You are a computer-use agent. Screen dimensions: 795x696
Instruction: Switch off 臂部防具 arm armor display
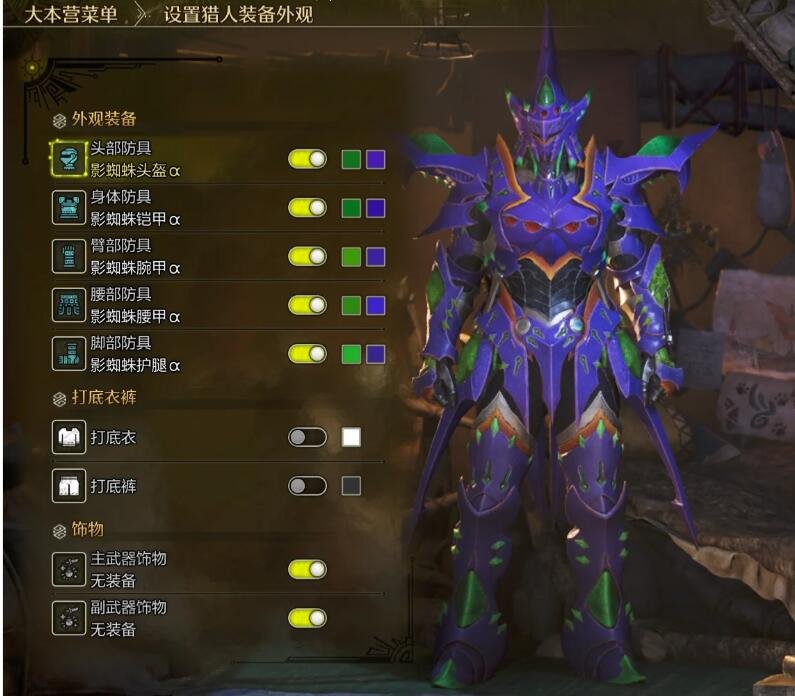[307, 256]
